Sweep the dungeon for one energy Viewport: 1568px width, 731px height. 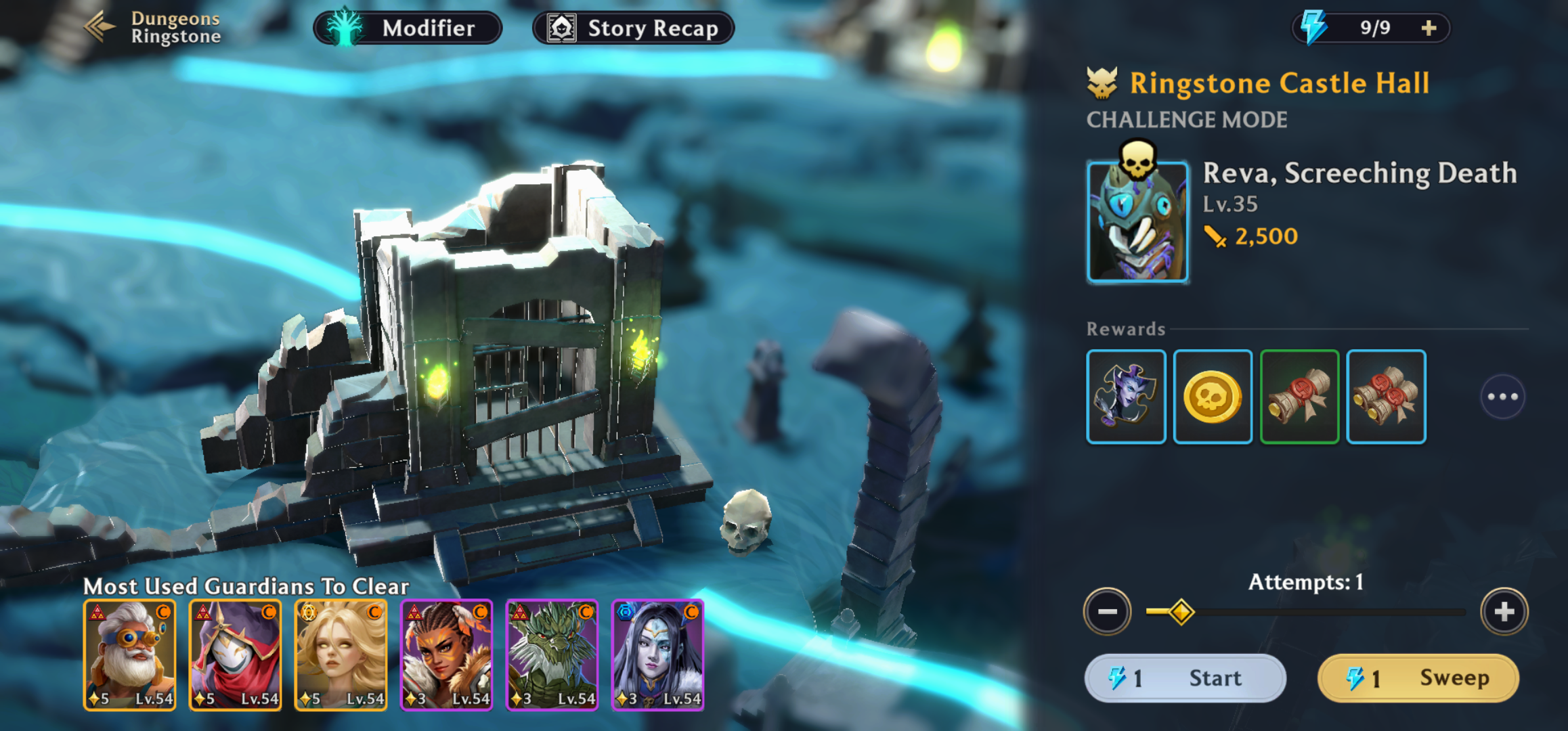1418,678
